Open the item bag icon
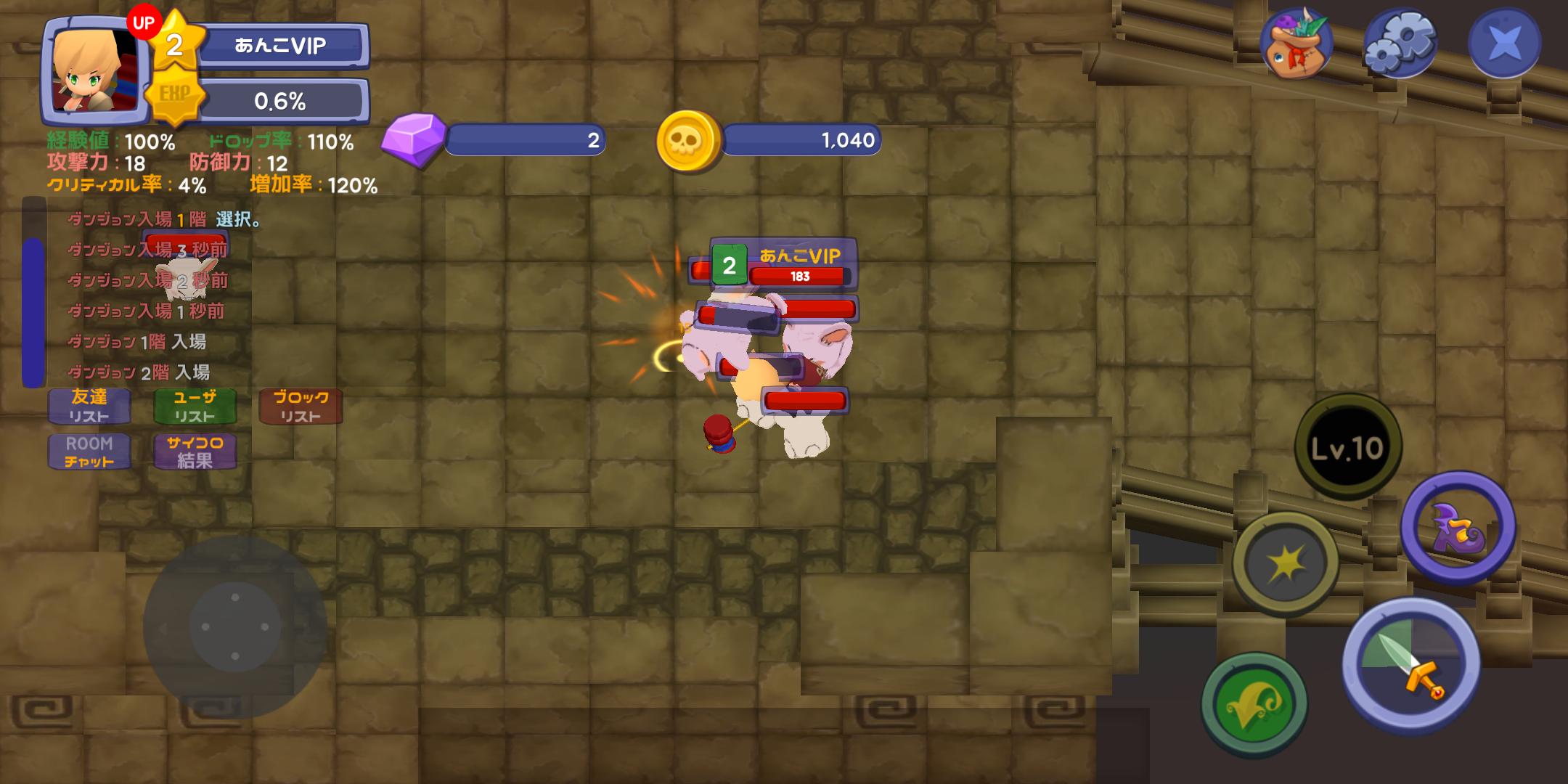1568x784 pixels. click(1296, 44)
